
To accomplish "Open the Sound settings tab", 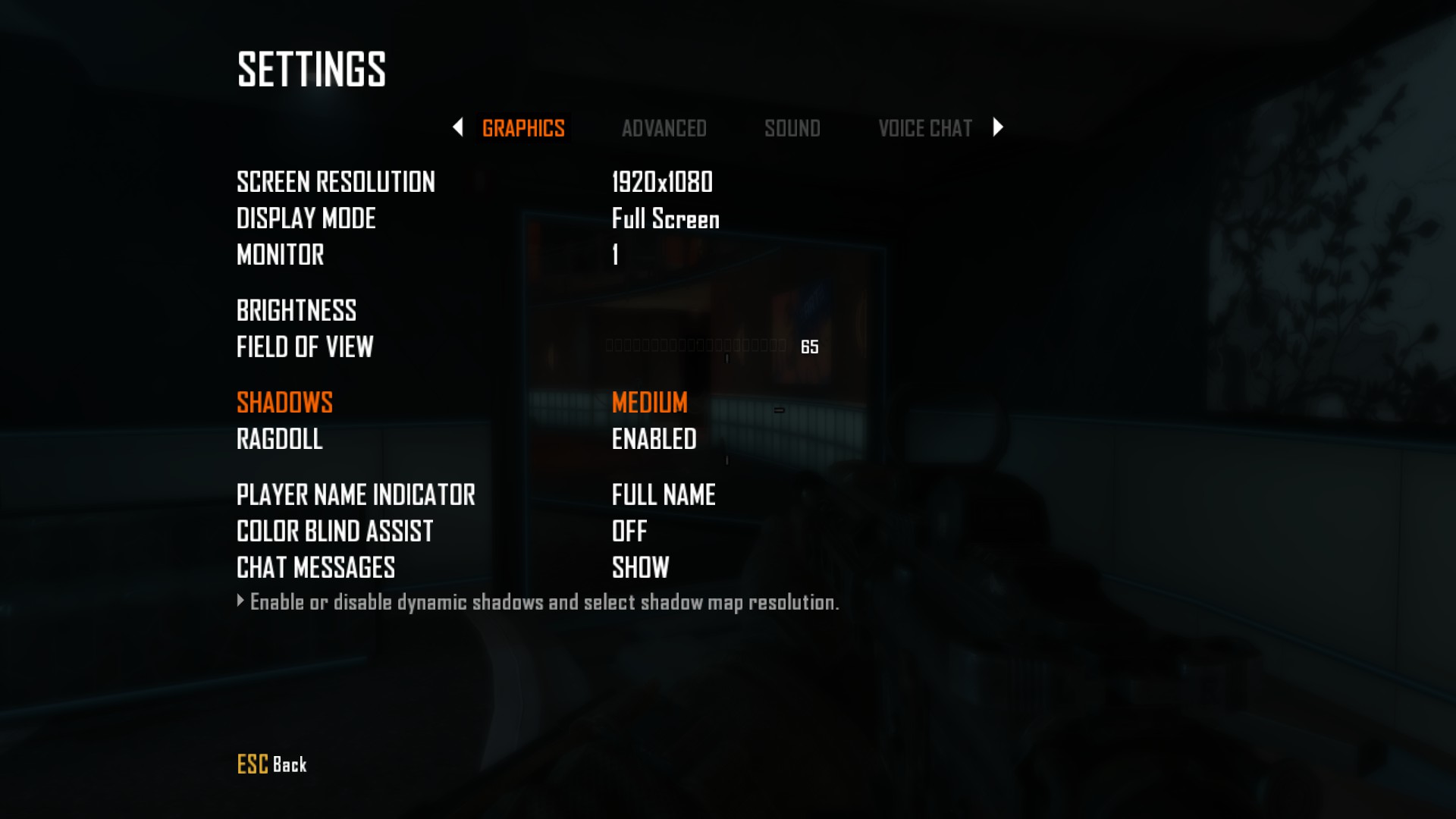I will [x=792, y=128].
